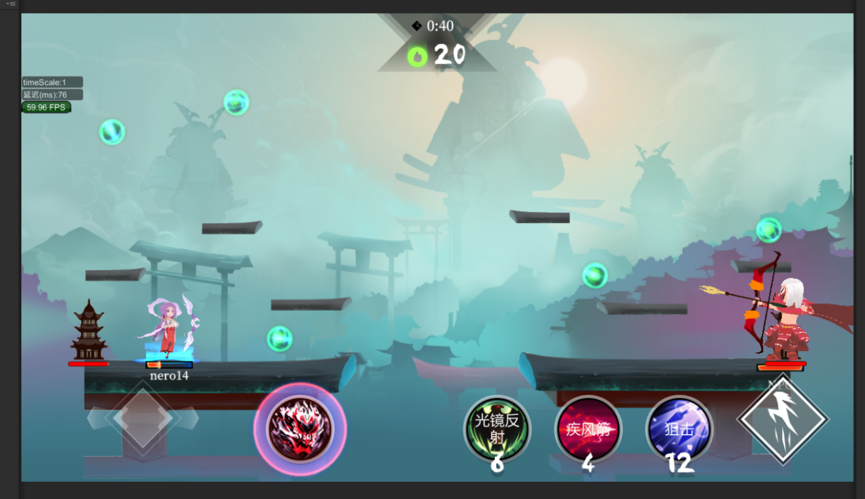The image size is (865, 499).
Task: Trigger the 狙击 skill button
Action: [679, 428]
